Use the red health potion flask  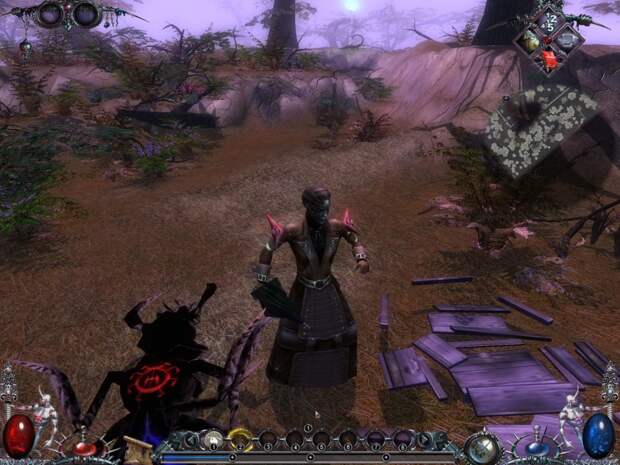click(20, 436)
